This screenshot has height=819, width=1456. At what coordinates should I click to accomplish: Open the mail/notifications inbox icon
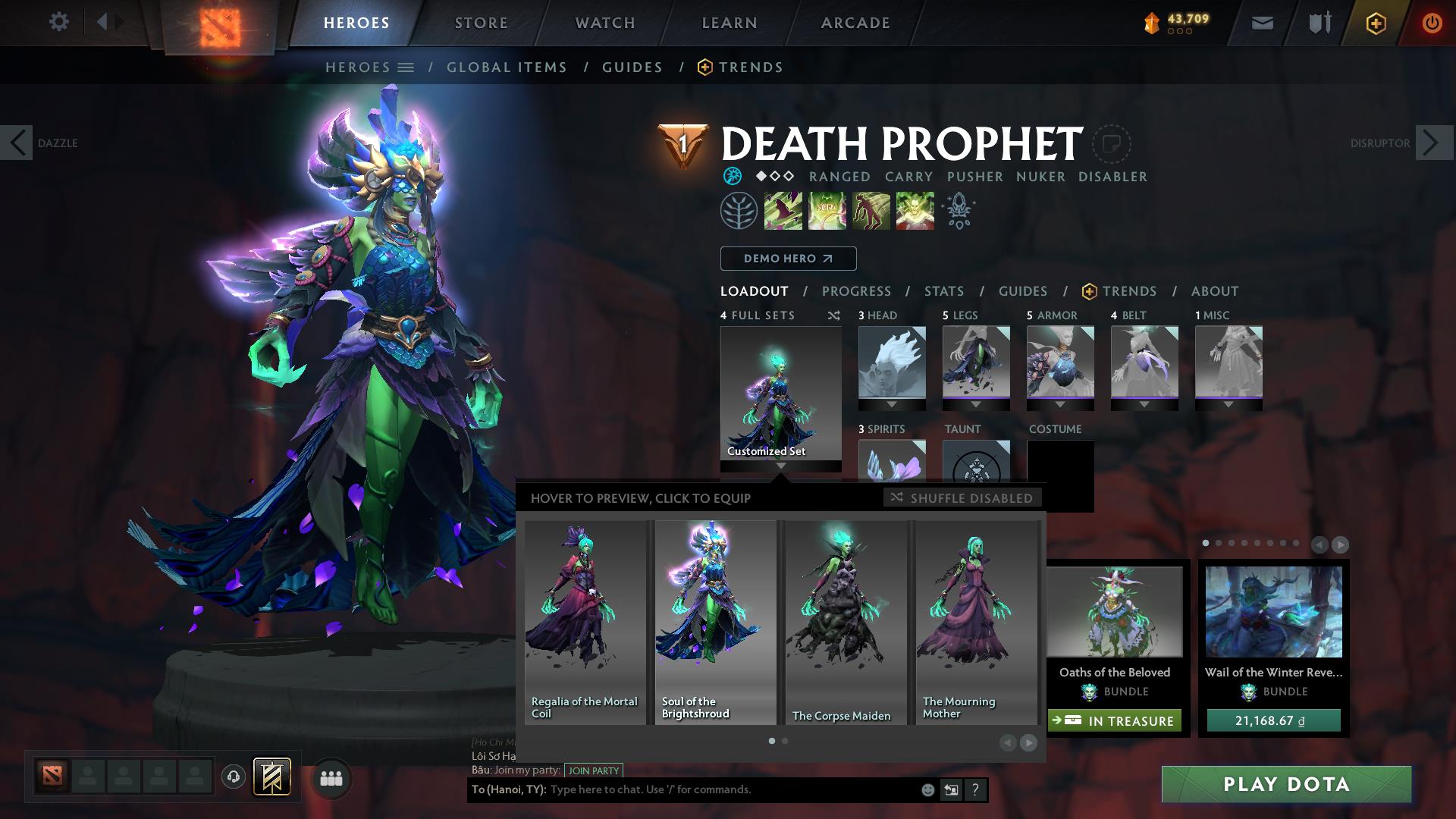(x=1261, y=22)
